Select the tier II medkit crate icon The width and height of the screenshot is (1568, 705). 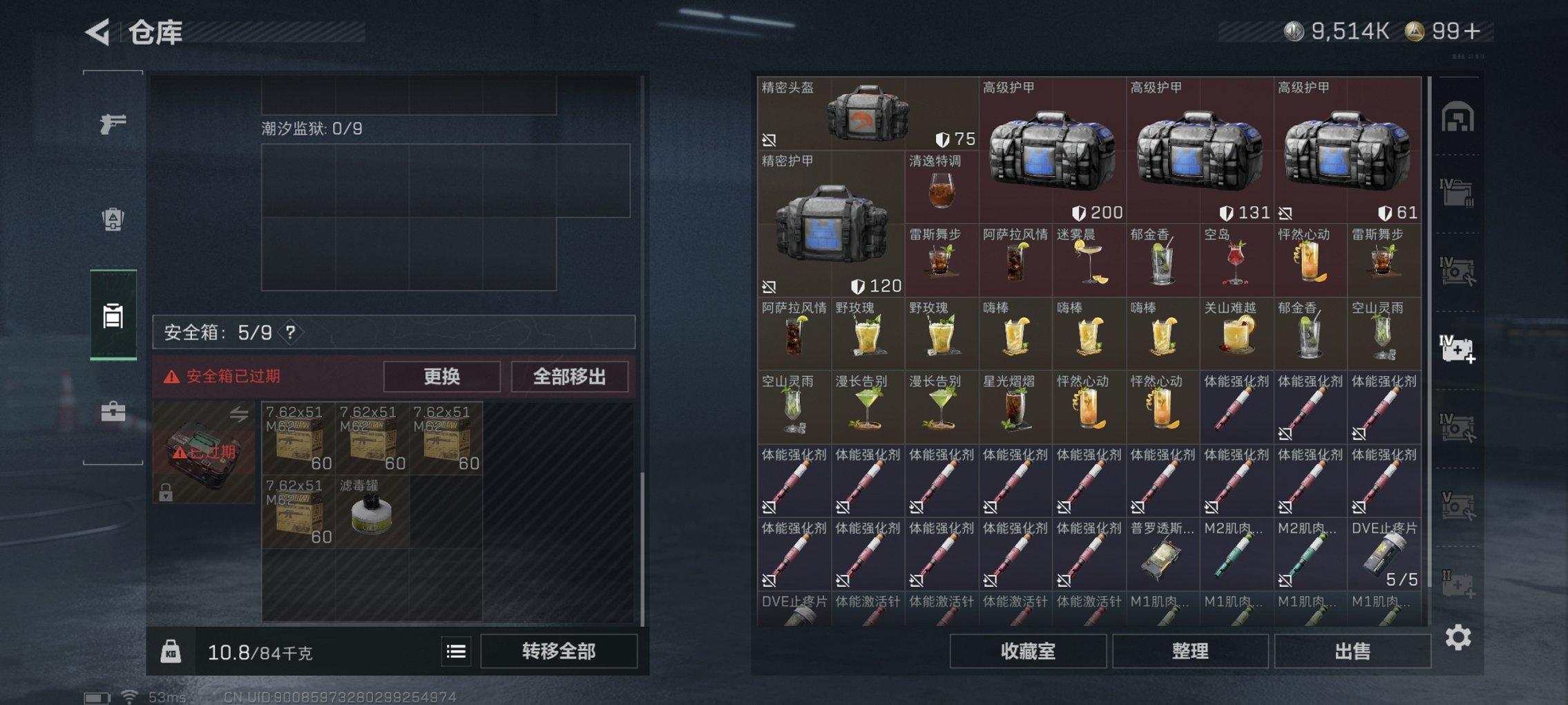(1457, 584)
